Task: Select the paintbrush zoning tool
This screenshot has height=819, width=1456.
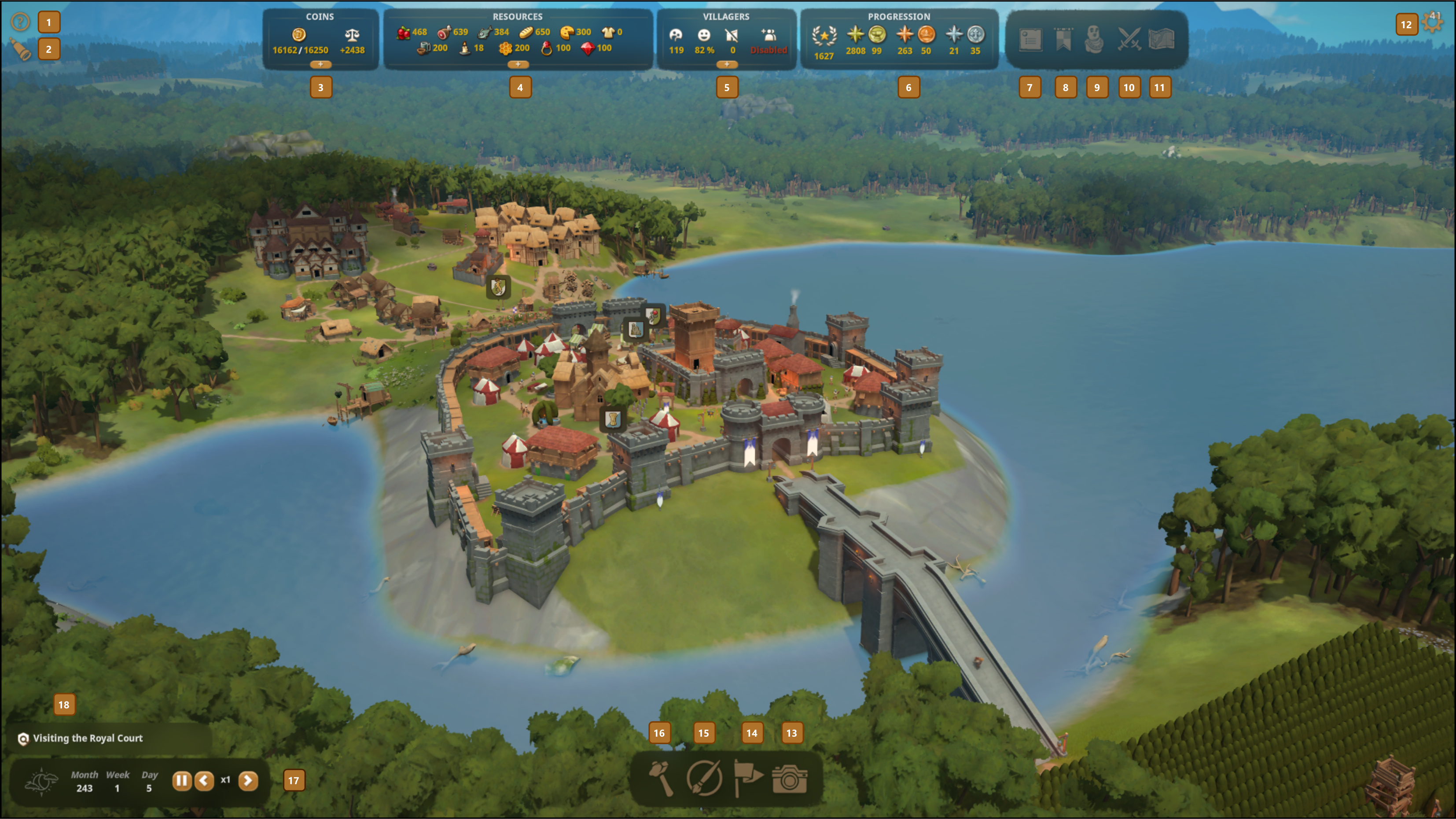Action: point(704,779)
